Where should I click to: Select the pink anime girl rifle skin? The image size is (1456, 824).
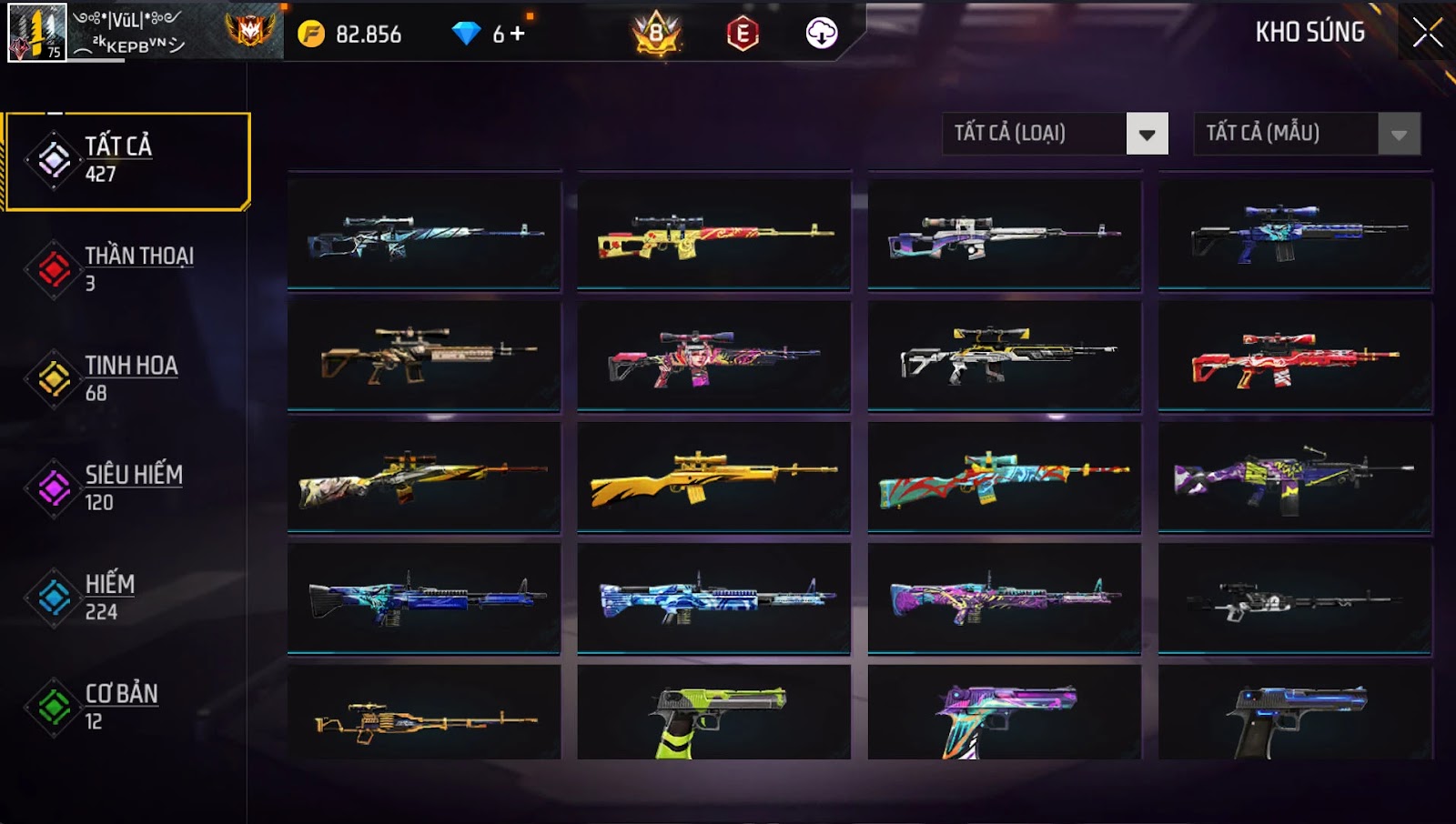tap(713, 357)
